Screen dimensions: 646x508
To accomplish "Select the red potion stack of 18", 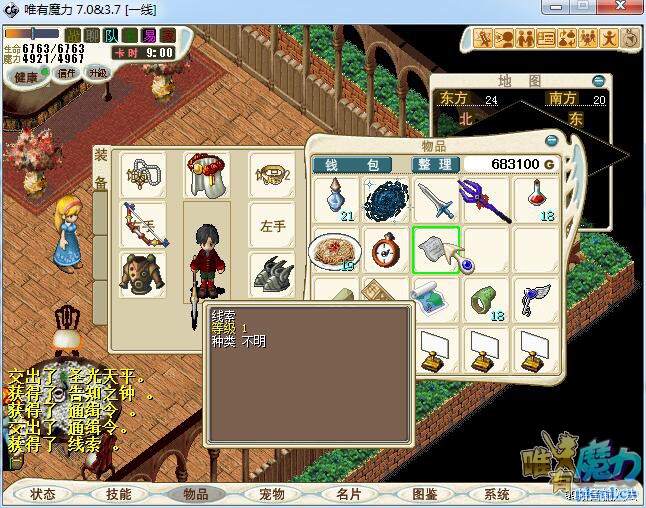I will [x=537, y=200].
